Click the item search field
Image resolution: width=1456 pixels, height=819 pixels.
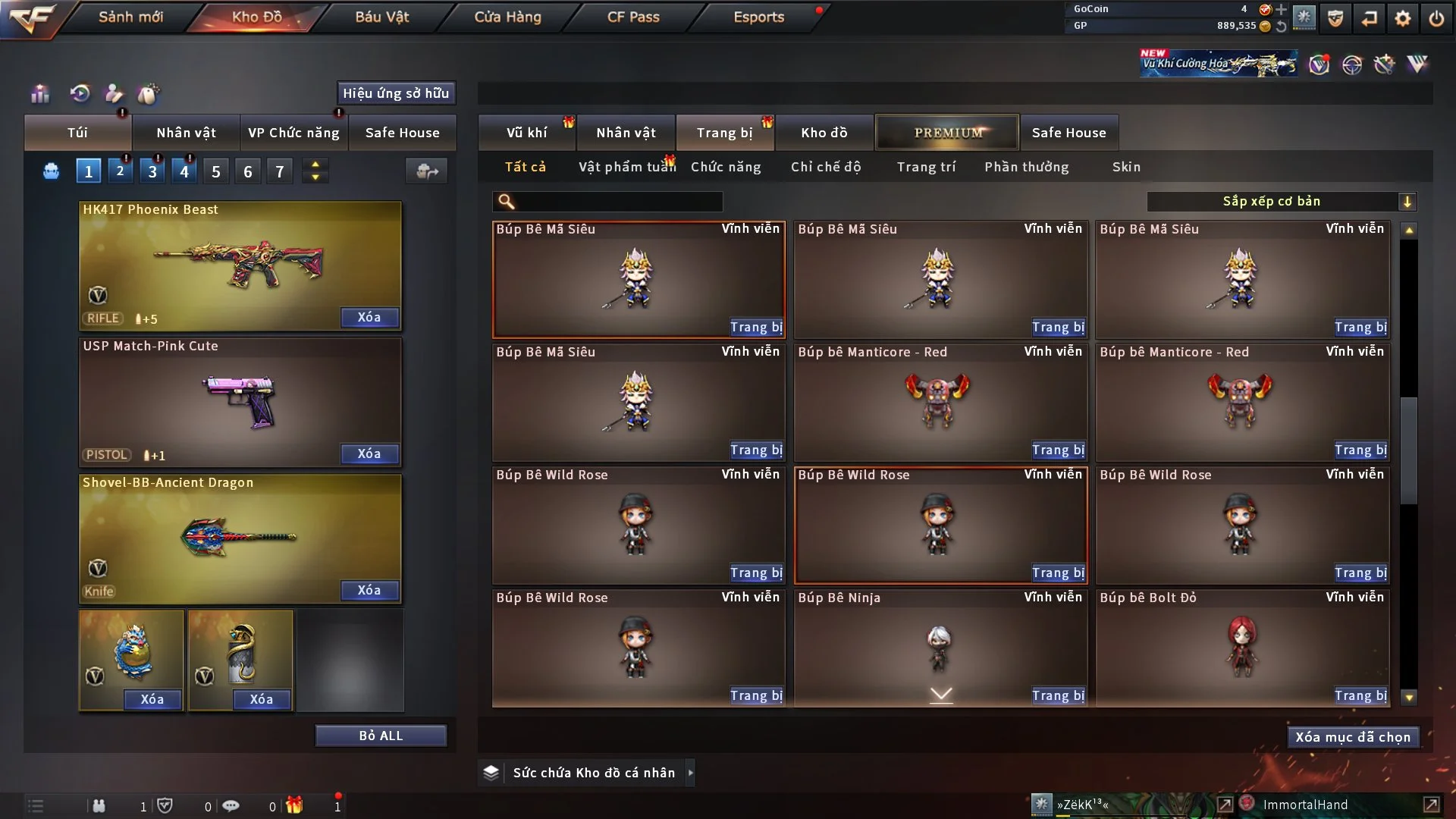[x=618, y=202]
